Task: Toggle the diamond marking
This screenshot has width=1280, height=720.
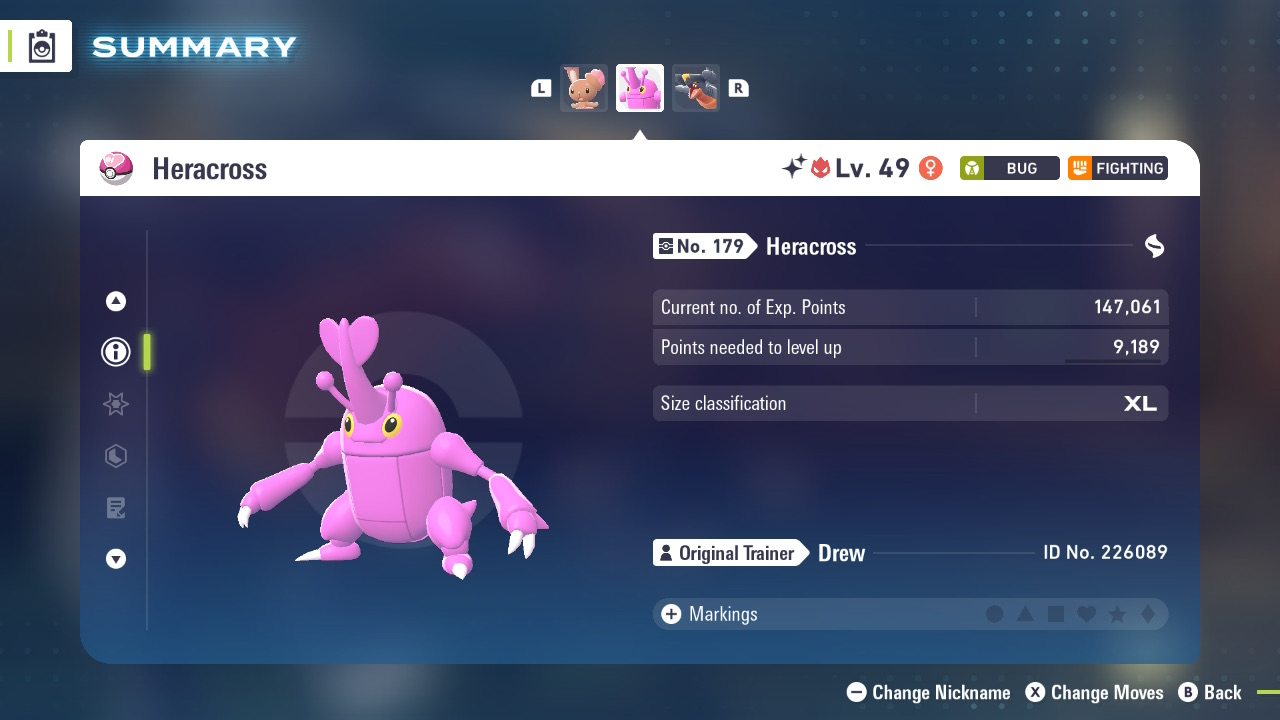Action: coord(1147,614)
